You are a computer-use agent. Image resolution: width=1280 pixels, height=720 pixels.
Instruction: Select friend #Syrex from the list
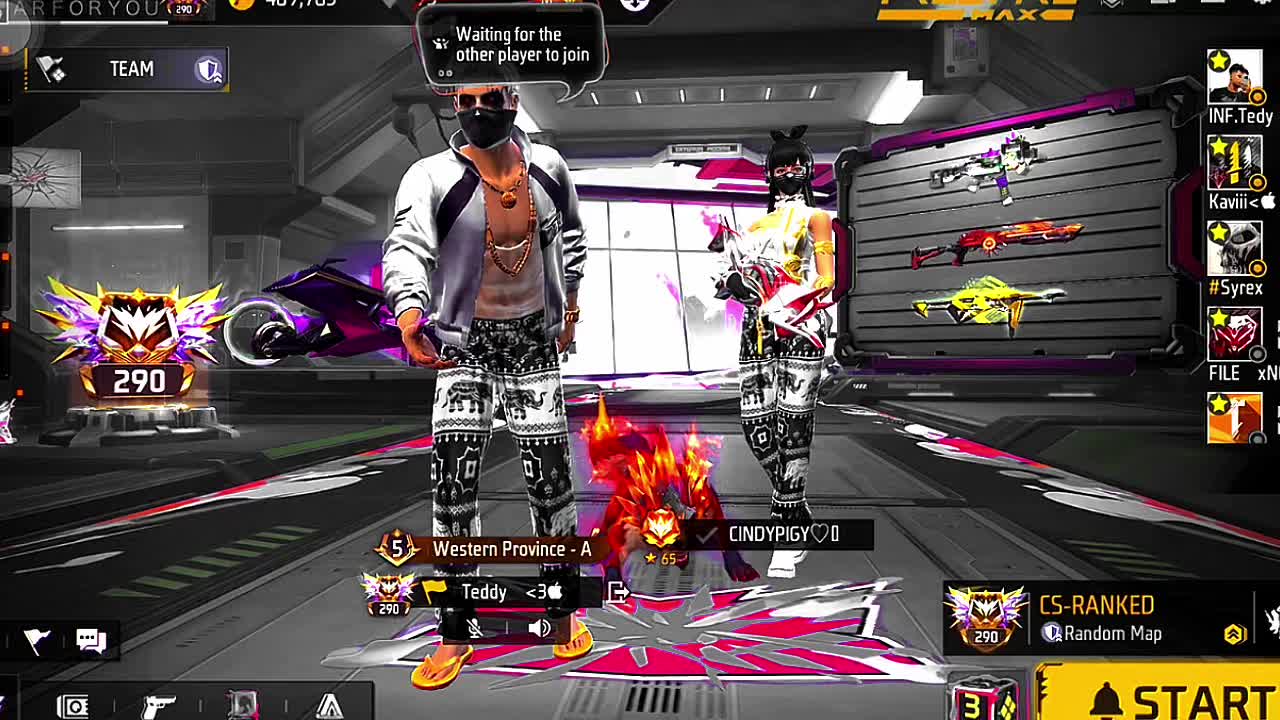(1235, 248)
